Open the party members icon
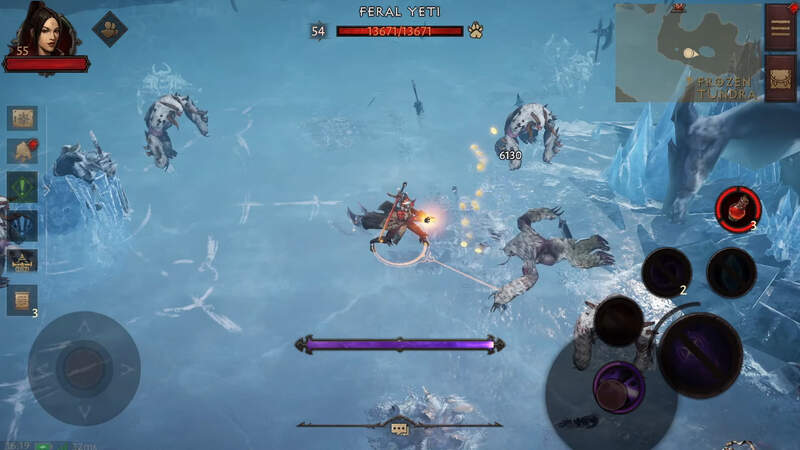Image resolution: width=800 pixels, height=450 pixels. (x=110, y=29)
